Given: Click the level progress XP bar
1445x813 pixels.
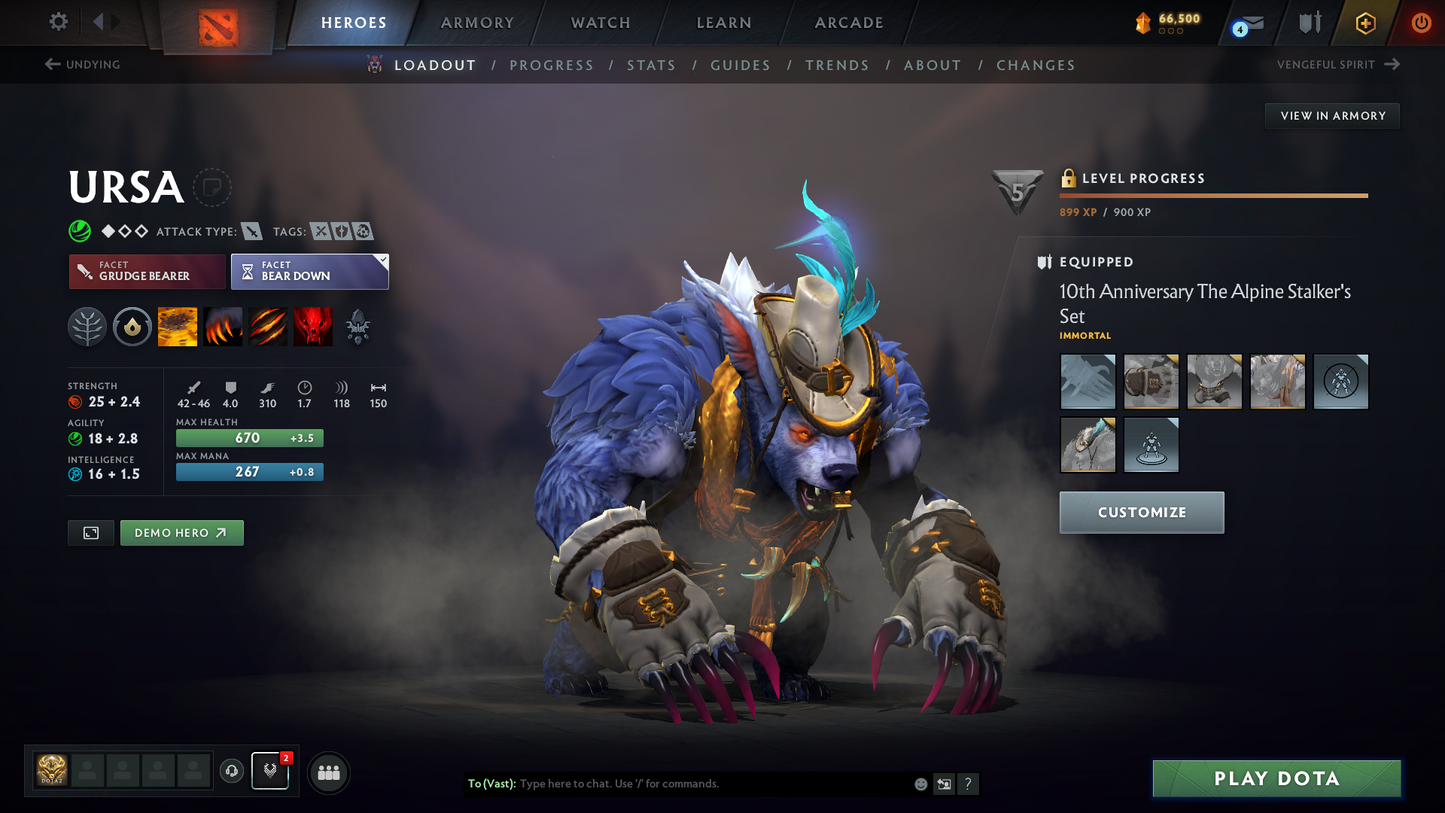Looking at the screenshot, I should tap(1213, 196).
